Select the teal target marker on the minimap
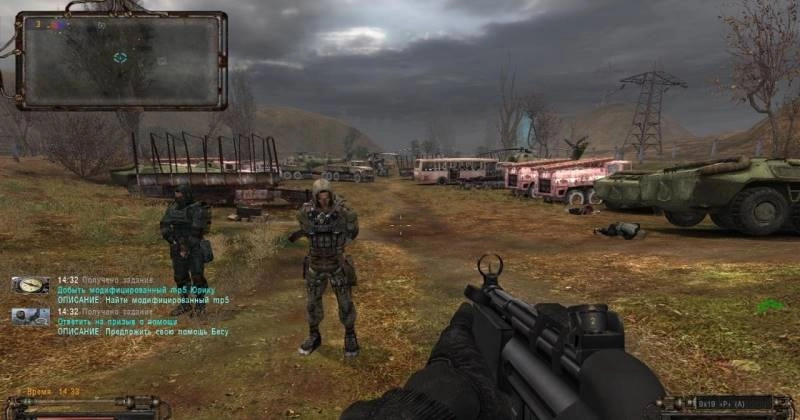This screenshot has height=420, width=800. tap(120, 58)
